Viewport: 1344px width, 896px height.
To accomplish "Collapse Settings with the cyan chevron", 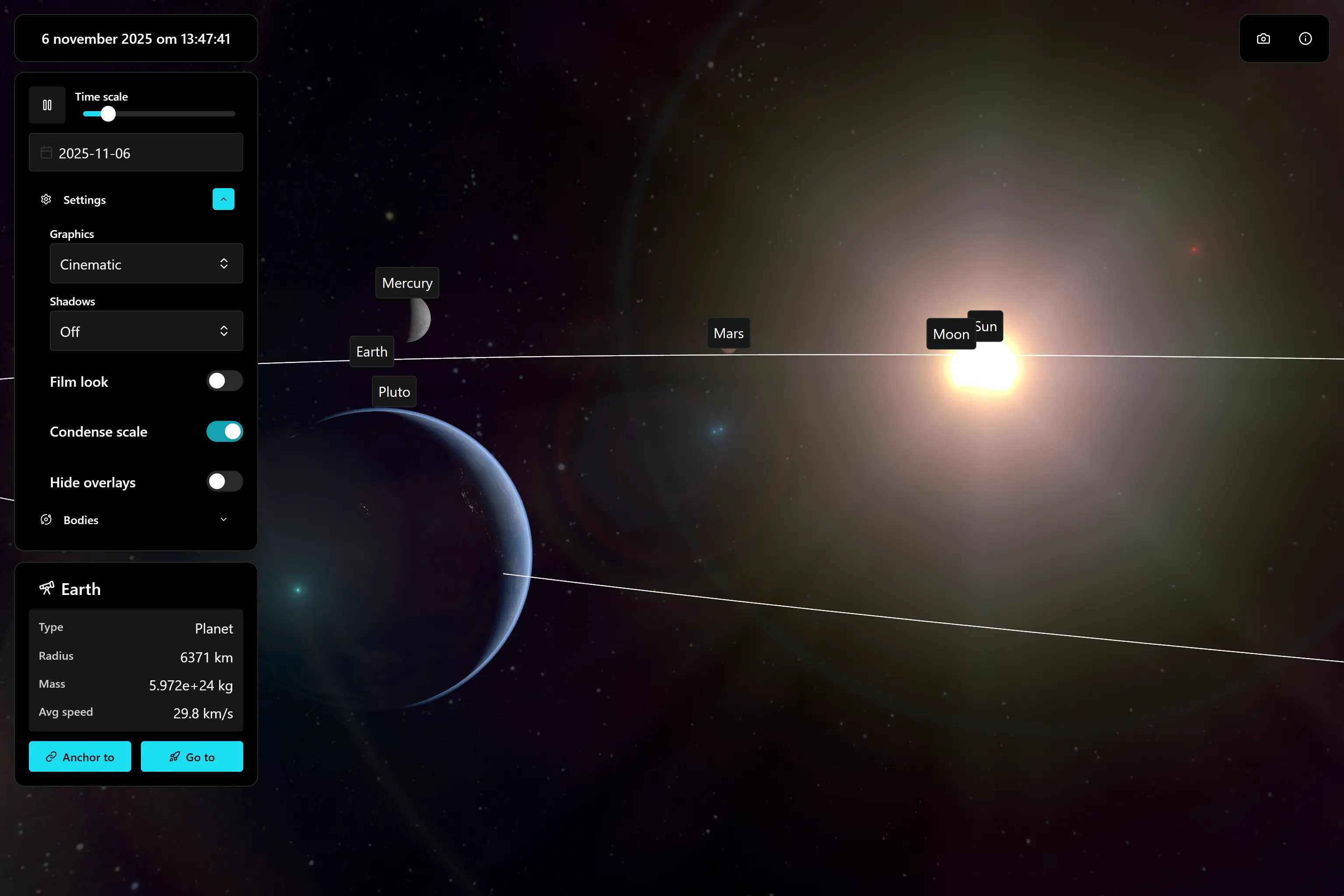I will (x=223, y=199).
